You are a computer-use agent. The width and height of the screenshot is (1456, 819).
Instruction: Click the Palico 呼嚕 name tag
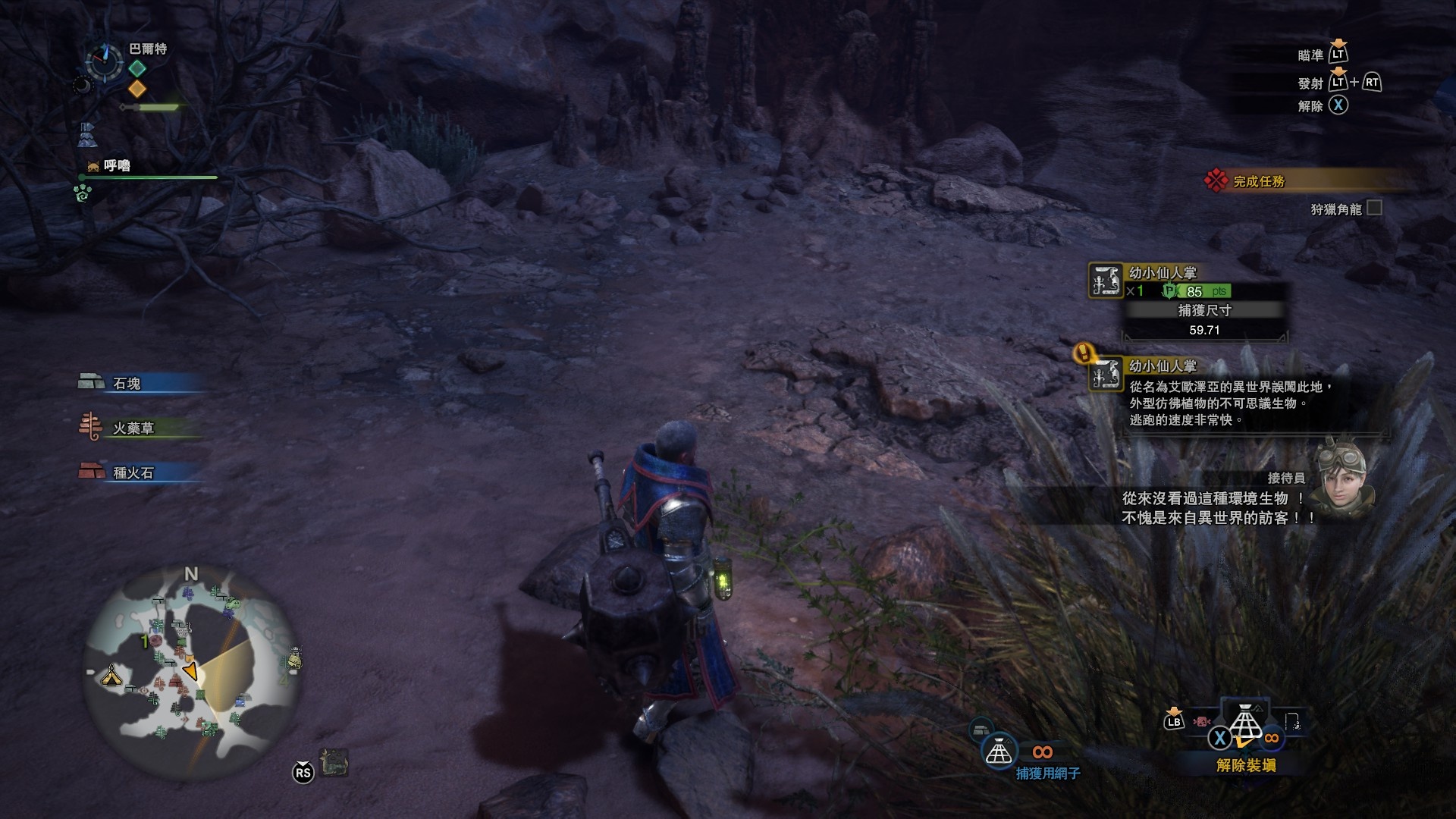click(x=117, y=165)
